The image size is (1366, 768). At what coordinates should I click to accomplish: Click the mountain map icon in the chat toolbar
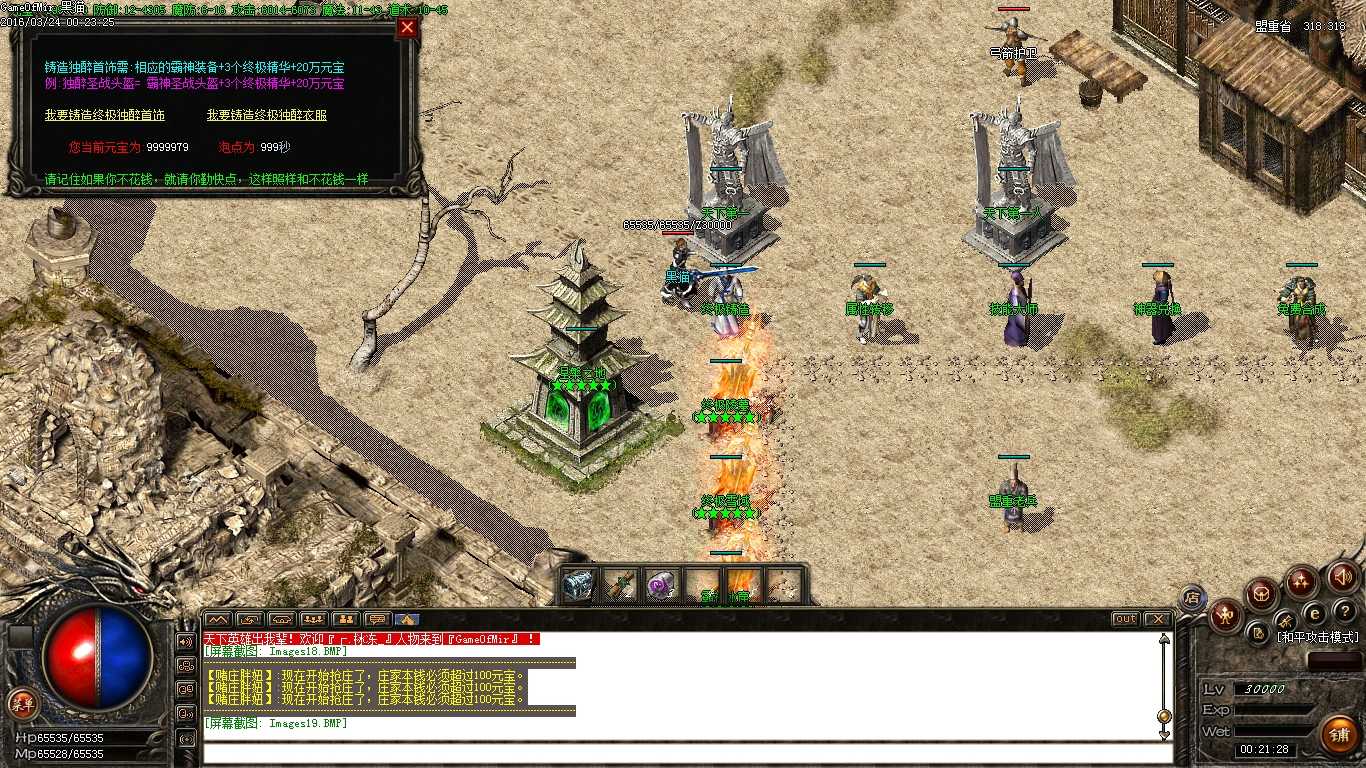tap(217, 618)
